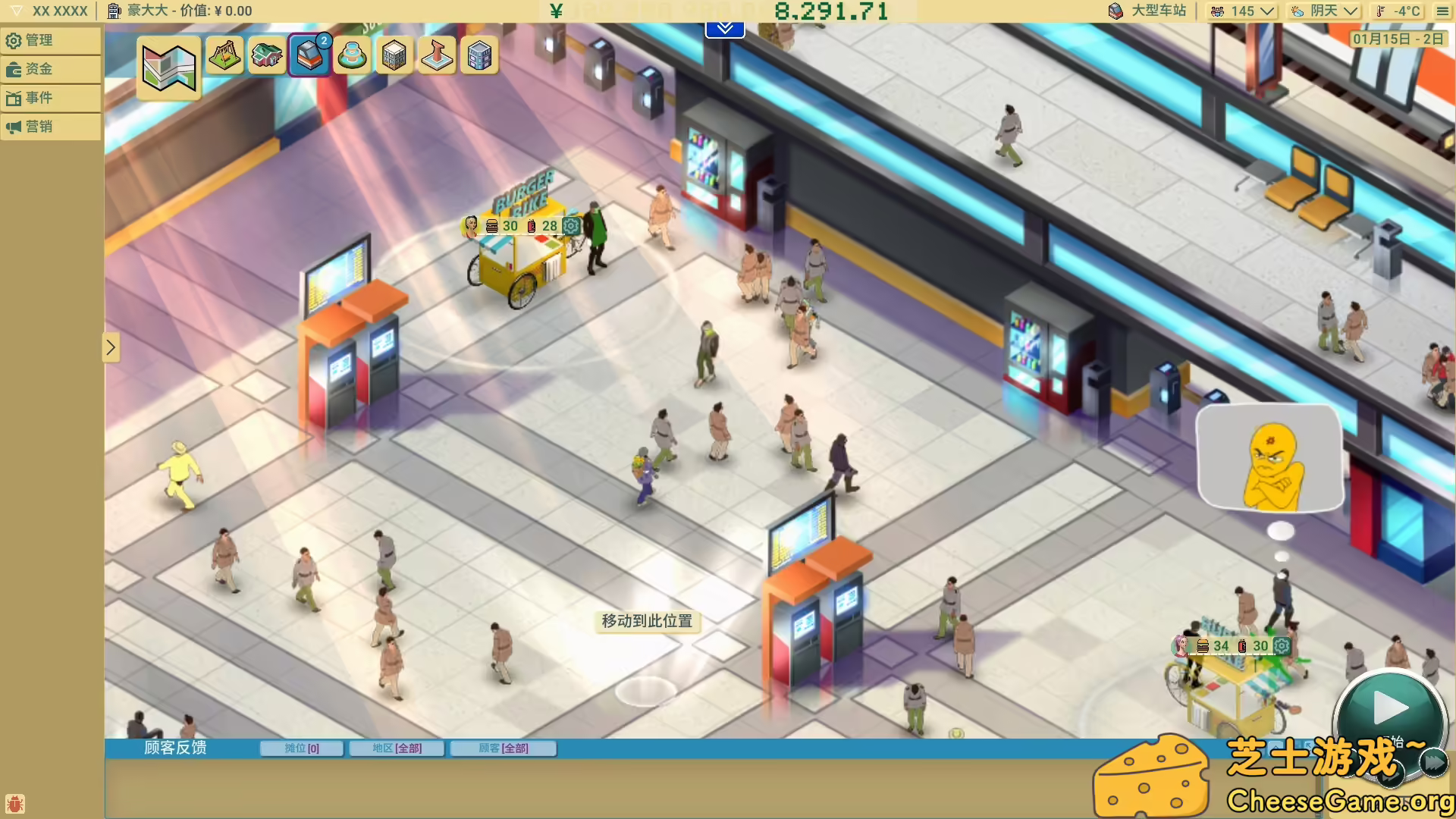Click the 顾客[全部] filter button

tap(504, 748)
